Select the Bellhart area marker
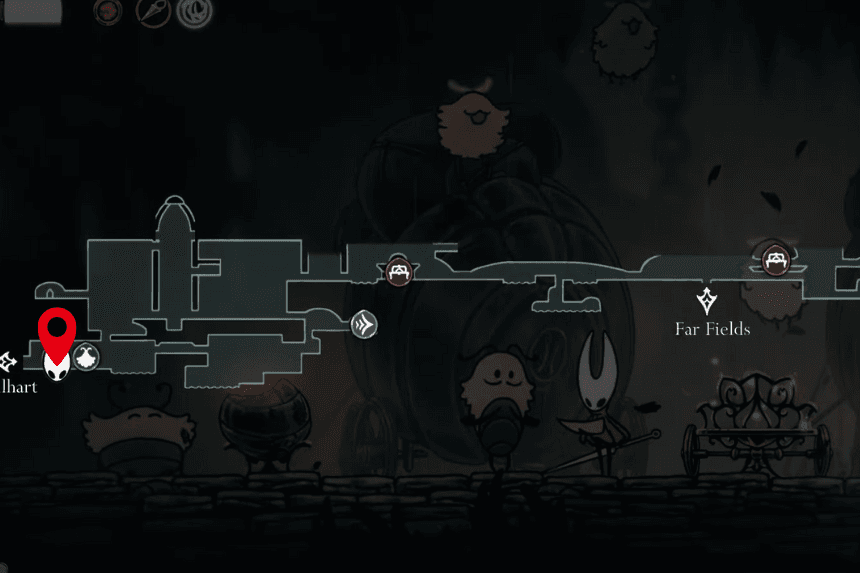The image size is (860, 573). pos(8,360)
